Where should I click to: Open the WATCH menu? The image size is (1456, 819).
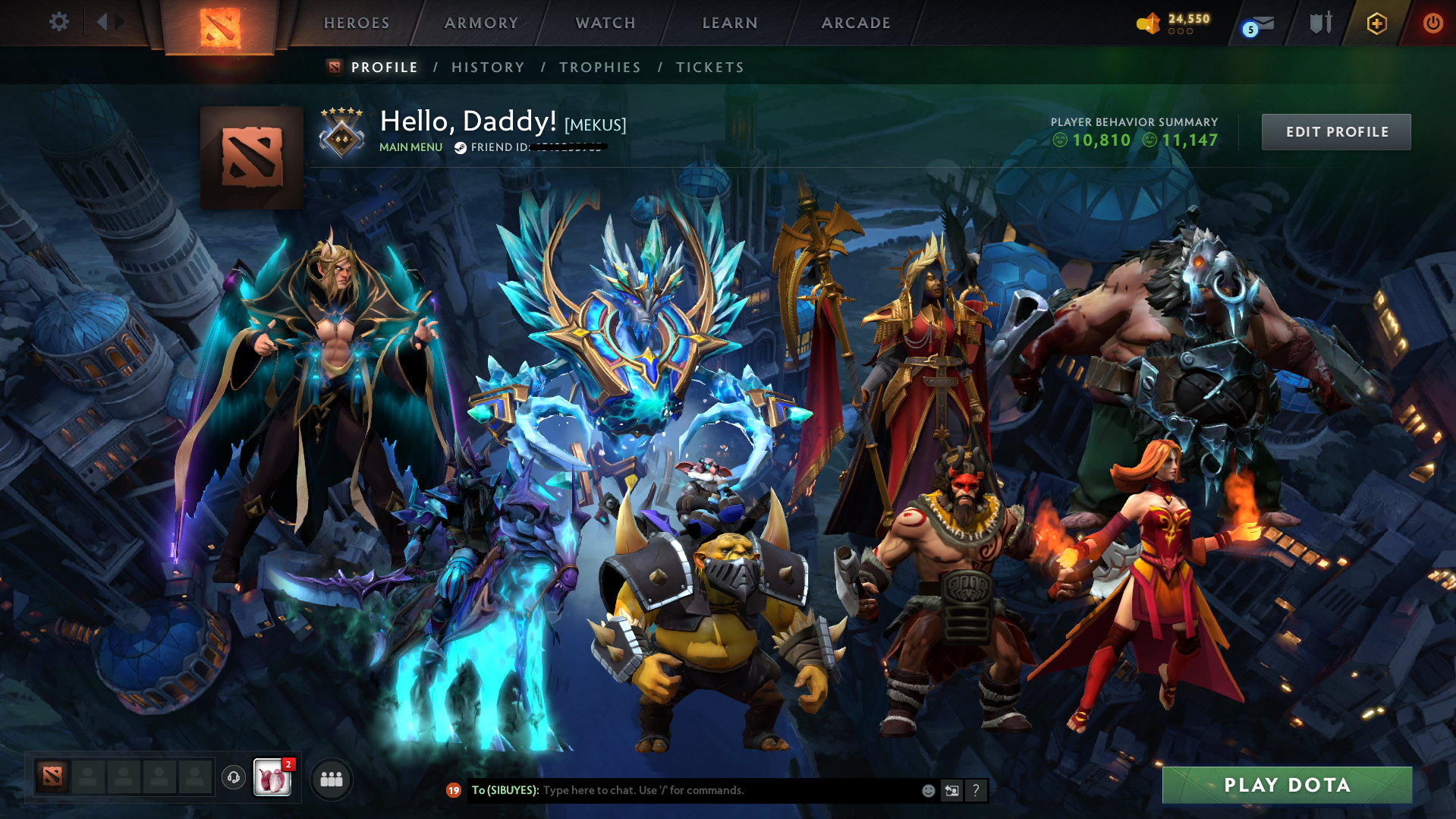point(605,23)
